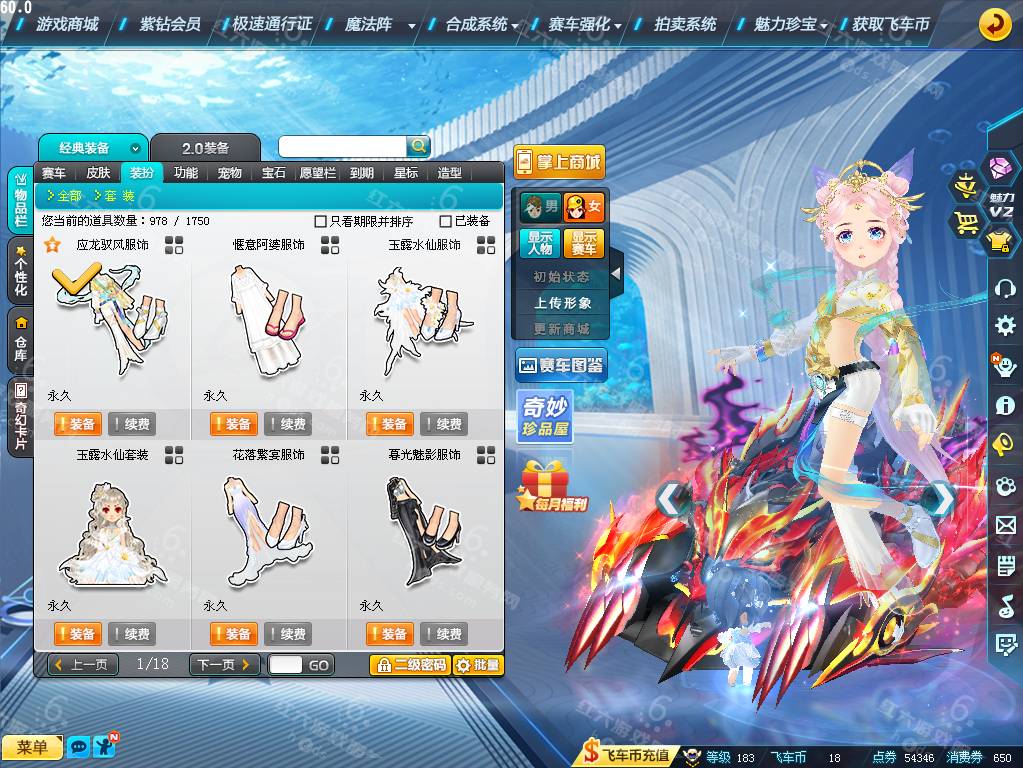Screen dimensions: 1023x768
Task: Select the 赛车 category tab
Action: click(54, 173)
